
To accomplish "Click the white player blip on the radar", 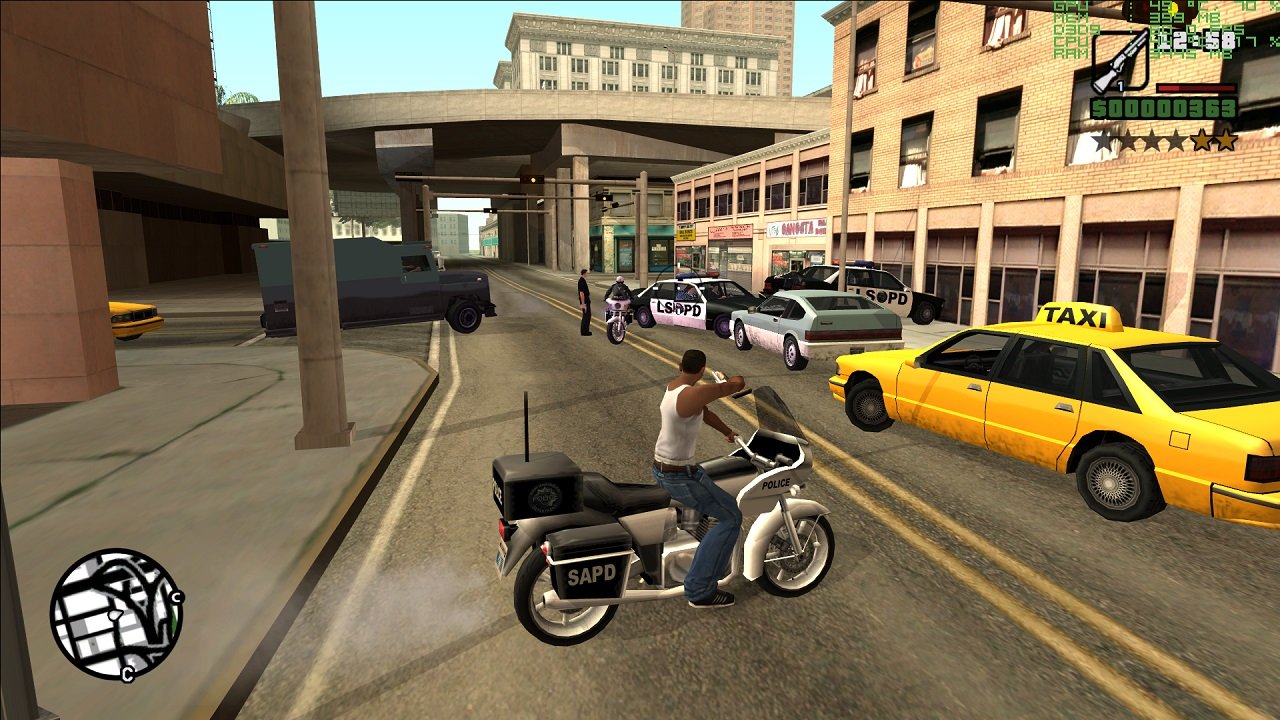I will click(115, 616).
